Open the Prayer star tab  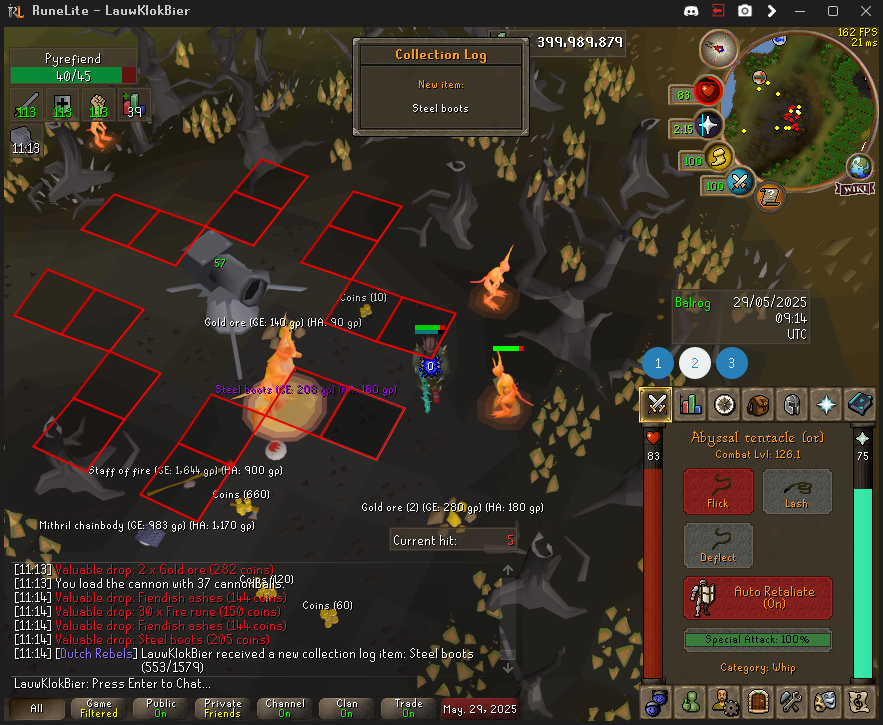[x=827, y=404]
